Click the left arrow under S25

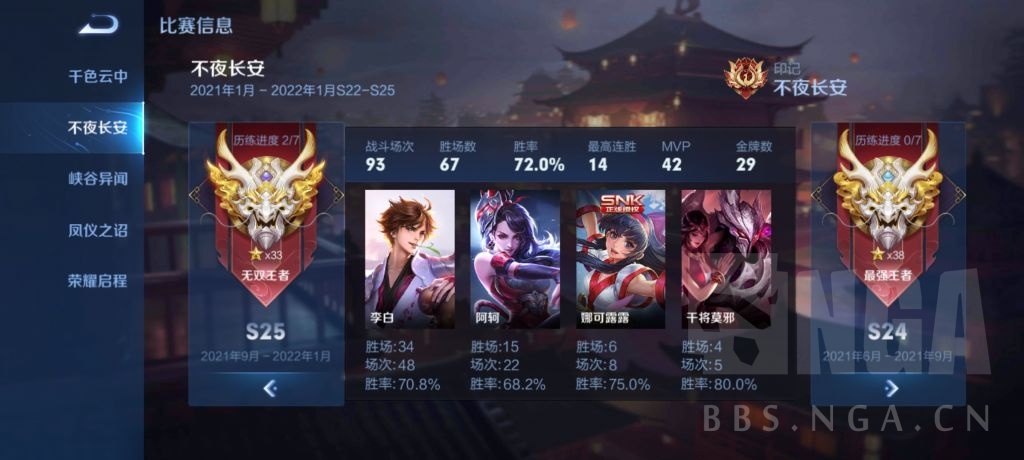[x=268, y=389]
